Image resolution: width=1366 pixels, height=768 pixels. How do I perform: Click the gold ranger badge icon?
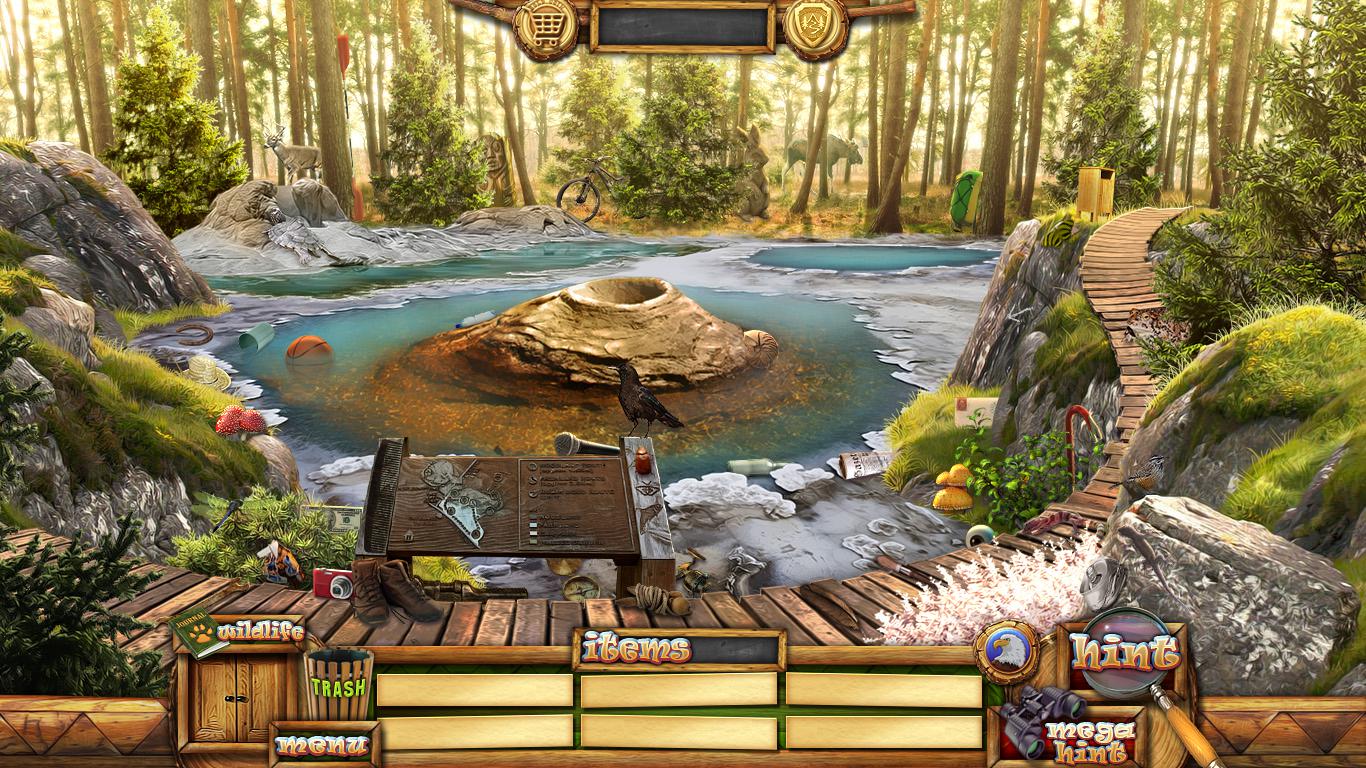coord(815,26)
